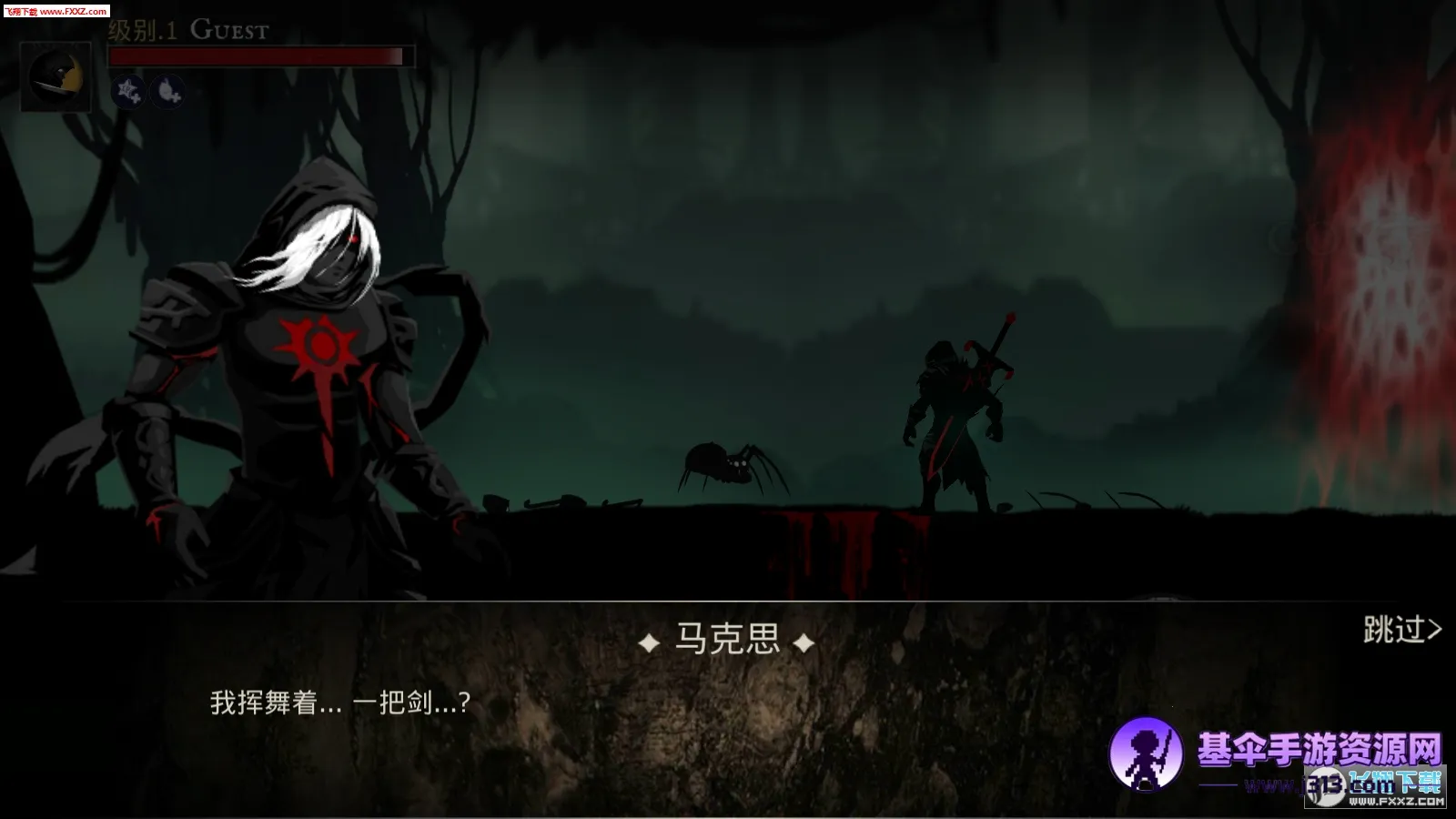Advance the dialogue line from 马克思
Viewport: 1456px width, 819px height.
[340, 703]
